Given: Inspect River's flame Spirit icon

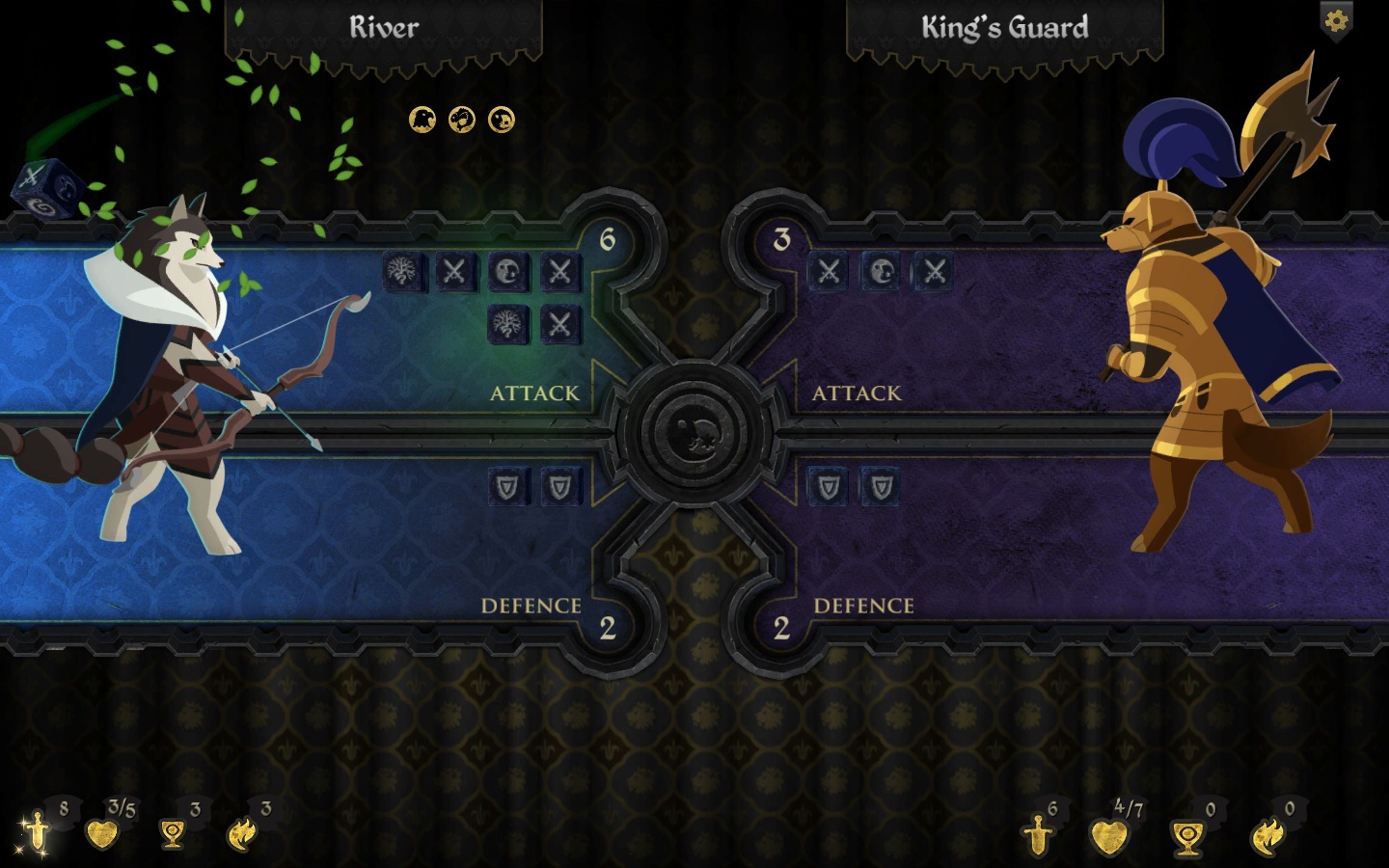Looking at the screenshot, I should (241, 833).
